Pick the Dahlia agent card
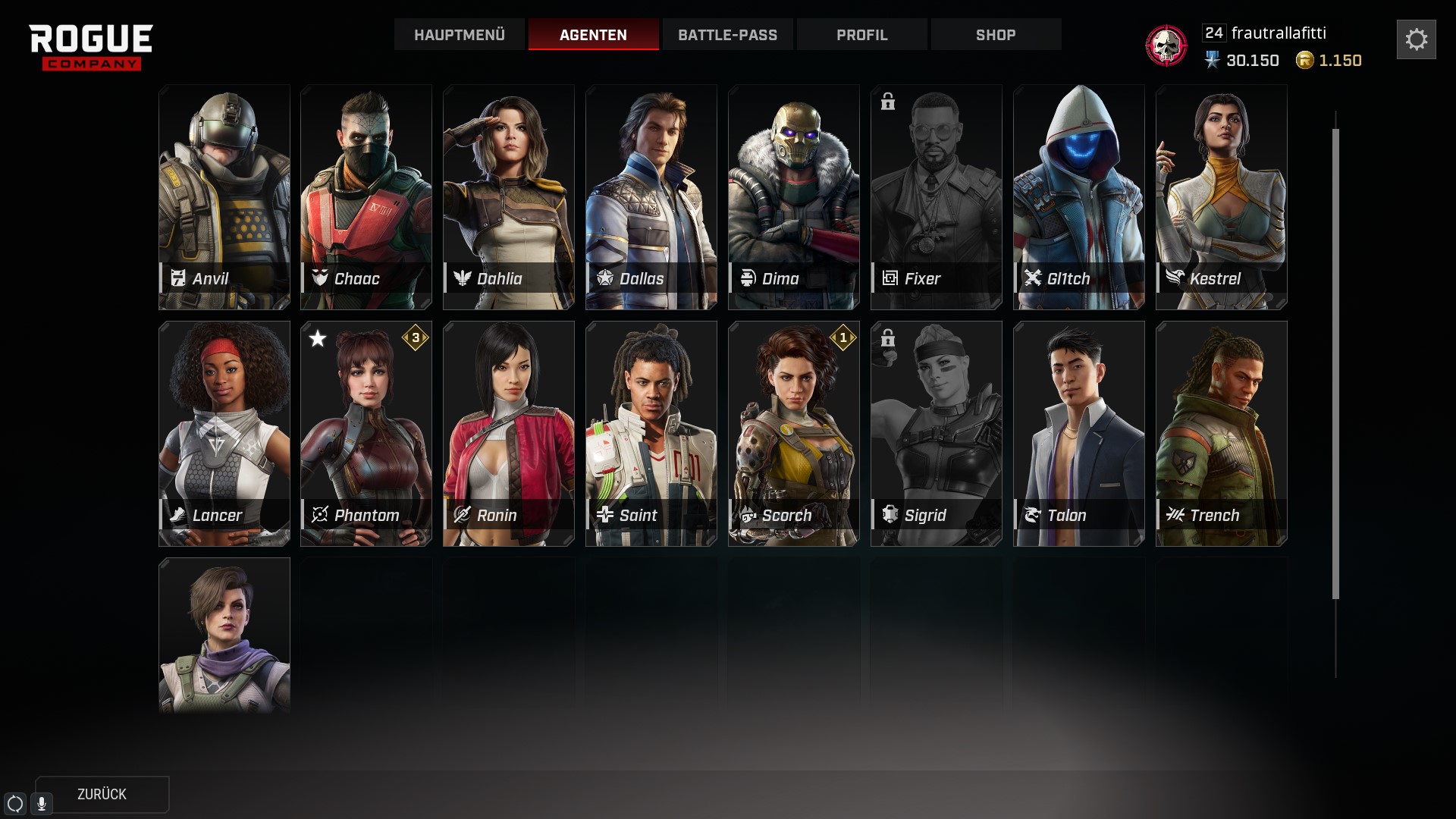 (509, 196)
